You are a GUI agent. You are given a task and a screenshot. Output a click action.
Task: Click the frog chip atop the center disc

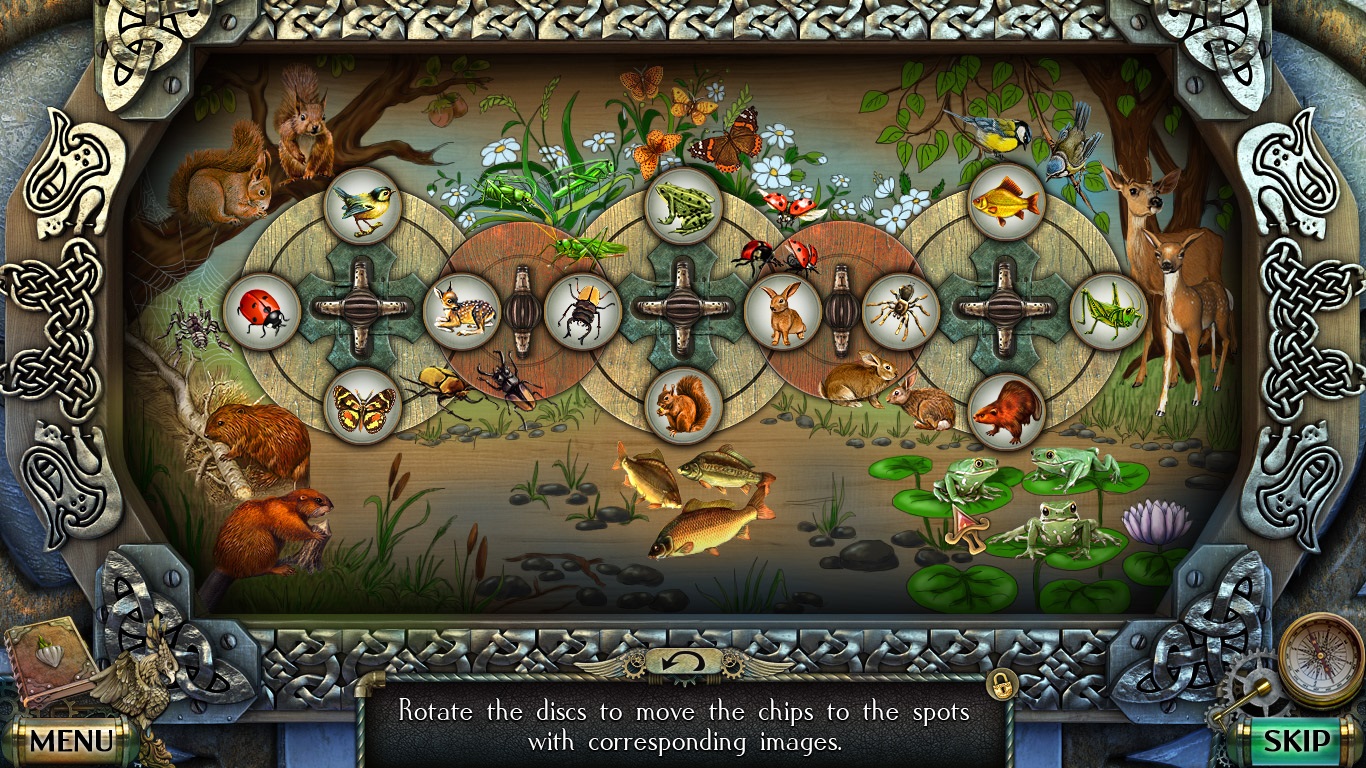tap(682, 203)
